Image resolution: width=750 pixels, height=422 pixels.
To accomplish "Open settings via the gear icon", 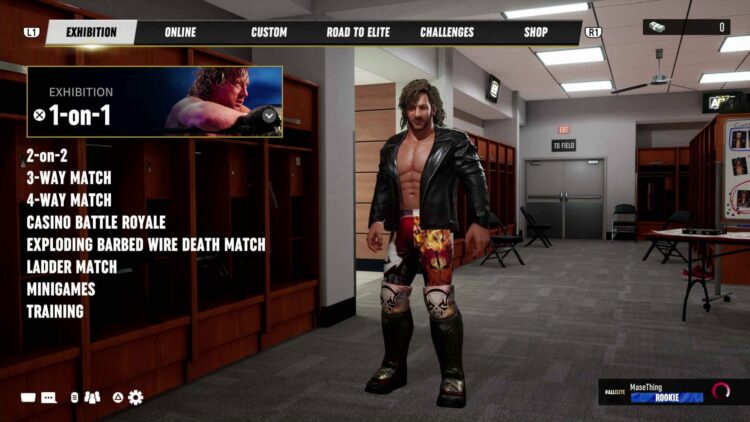I will tap(136, 397).
